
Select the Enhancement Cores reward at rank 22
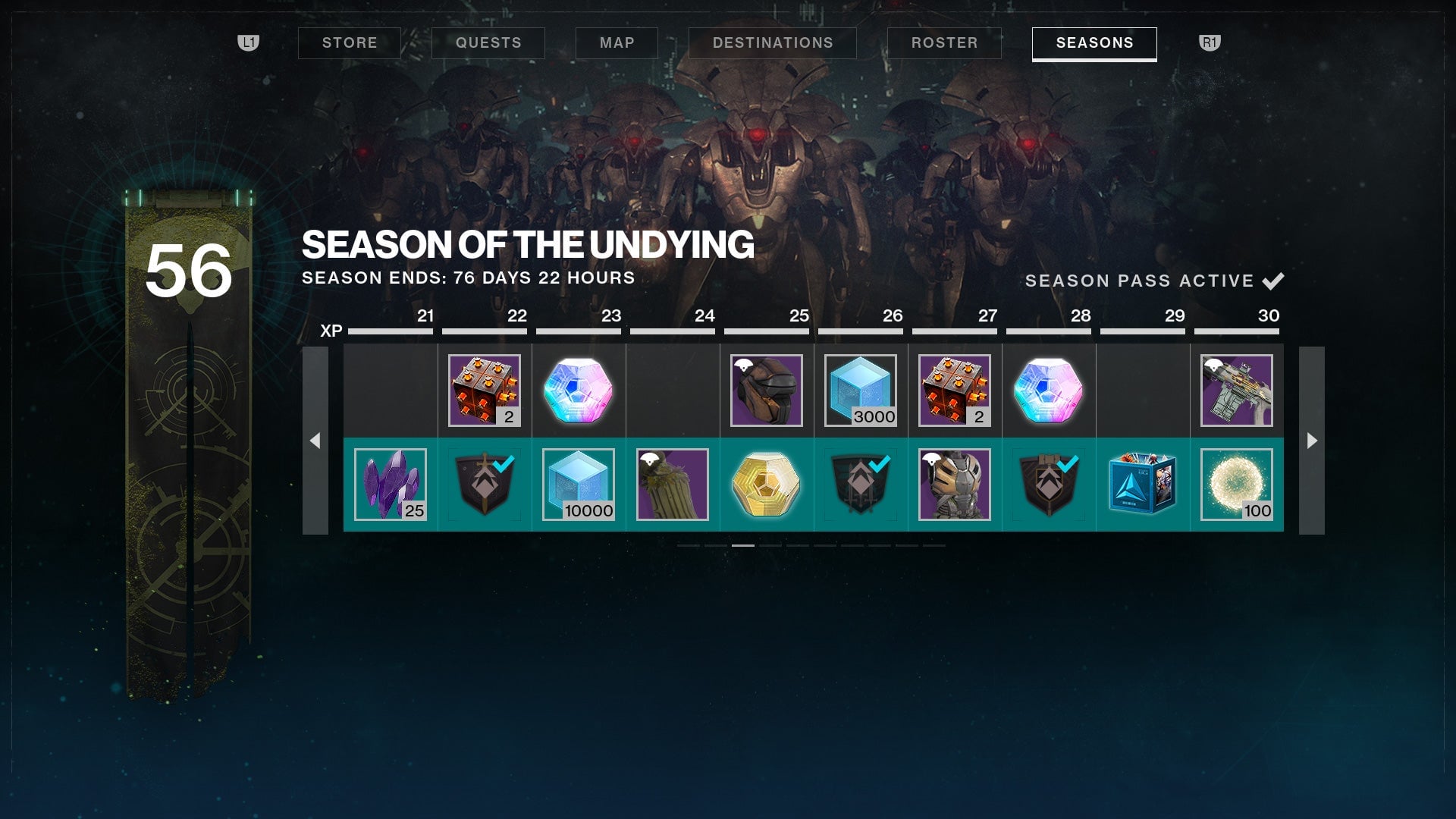485,391
